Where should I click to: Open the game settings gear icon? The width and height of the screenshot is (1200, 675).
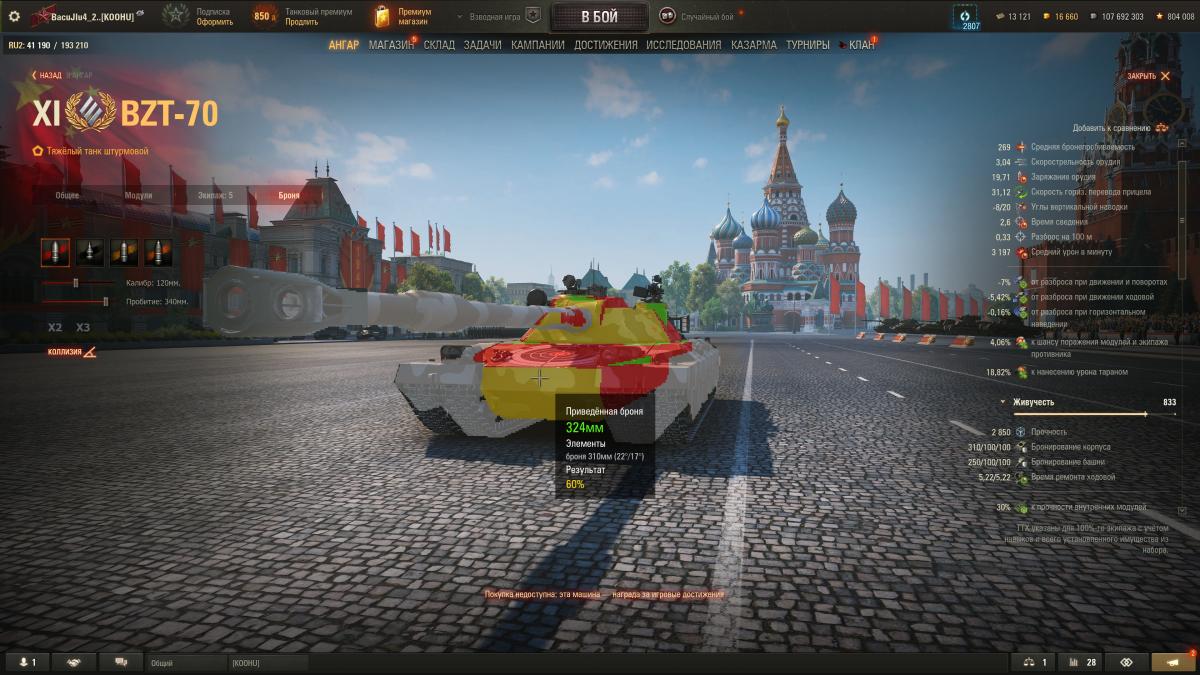pyautogui.click(x=14, y=16)
